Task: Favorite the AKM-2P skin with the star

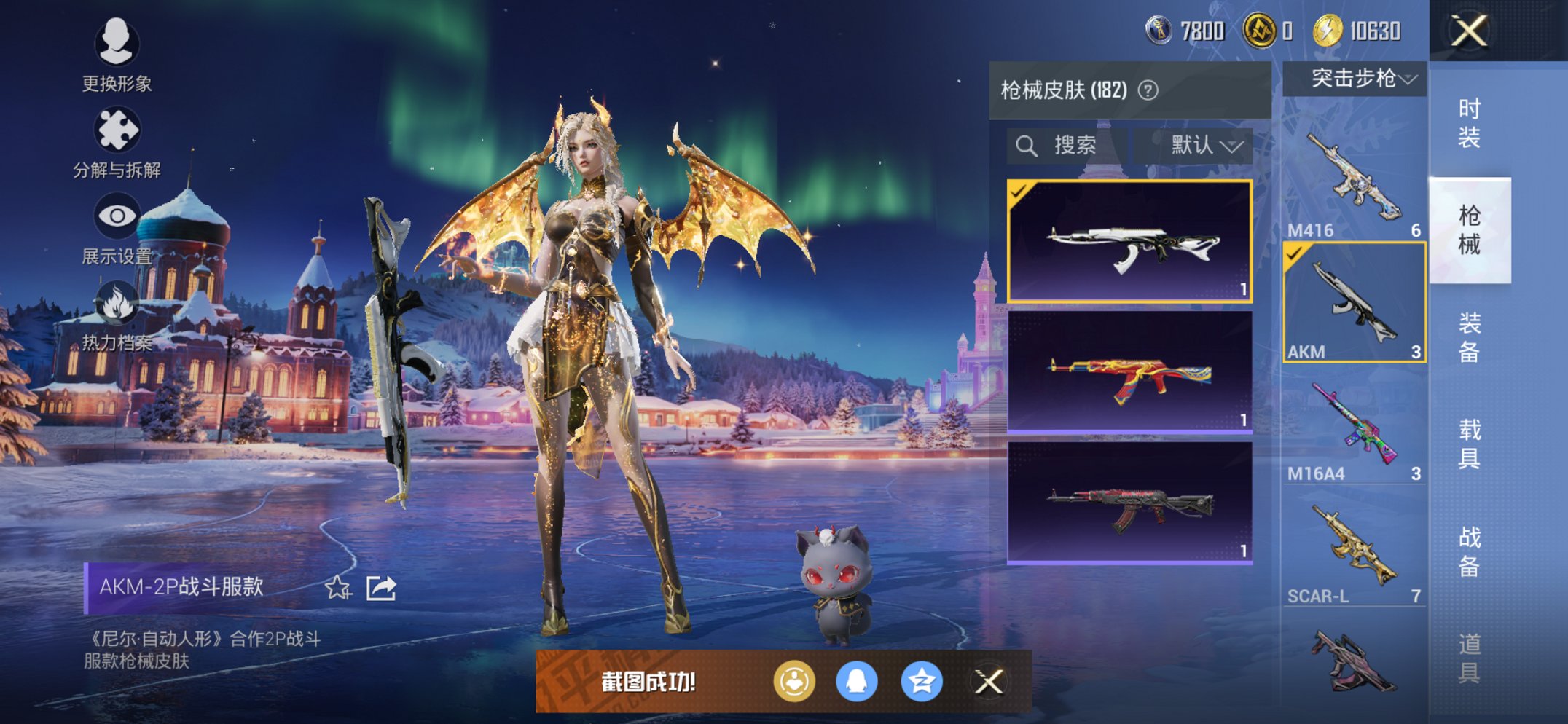Action: 337,587
